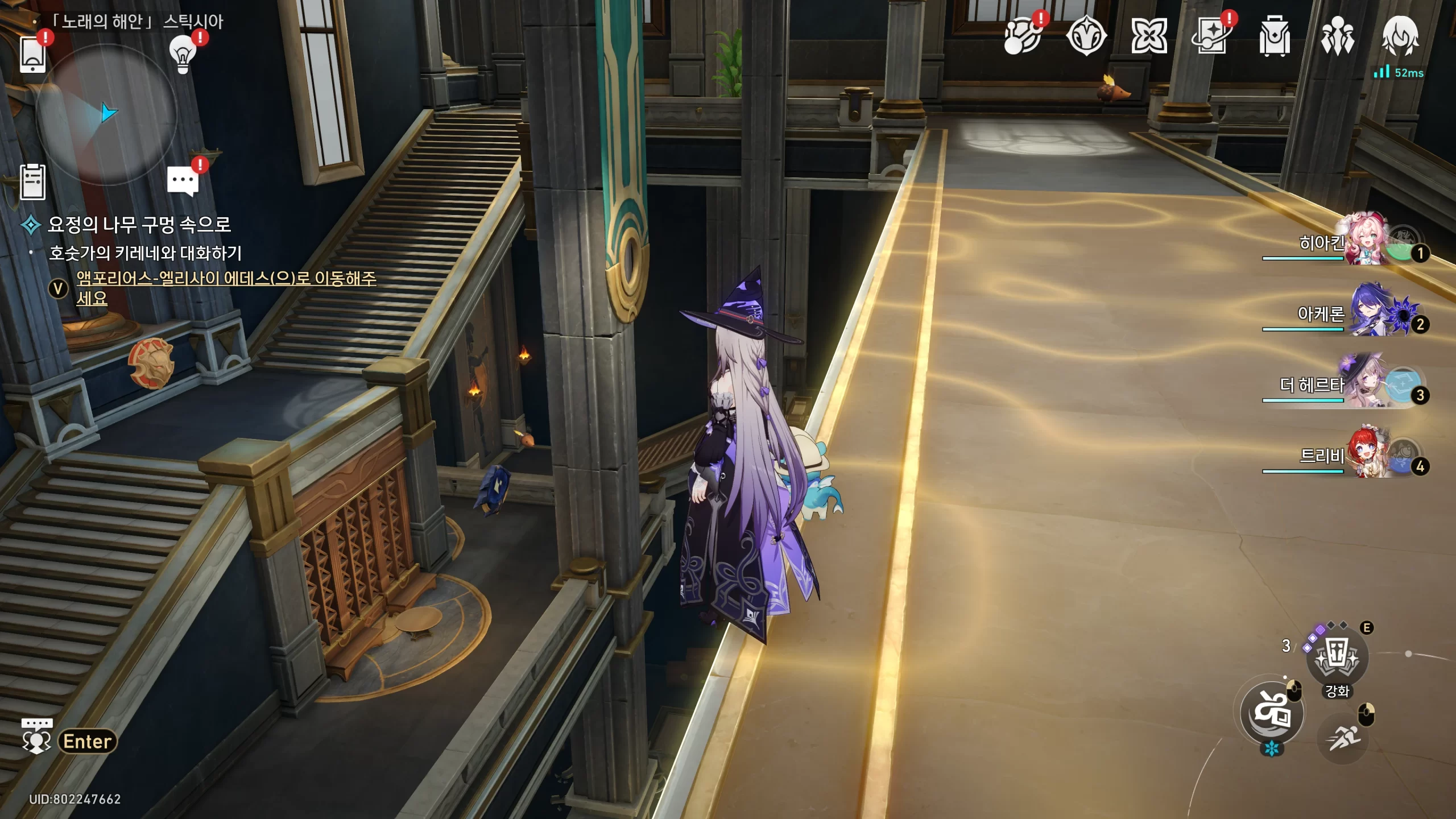Open the character portrait menu icon
Image resolution: width=1456 pixels, height=819 pixels.
pos(1400,36)
